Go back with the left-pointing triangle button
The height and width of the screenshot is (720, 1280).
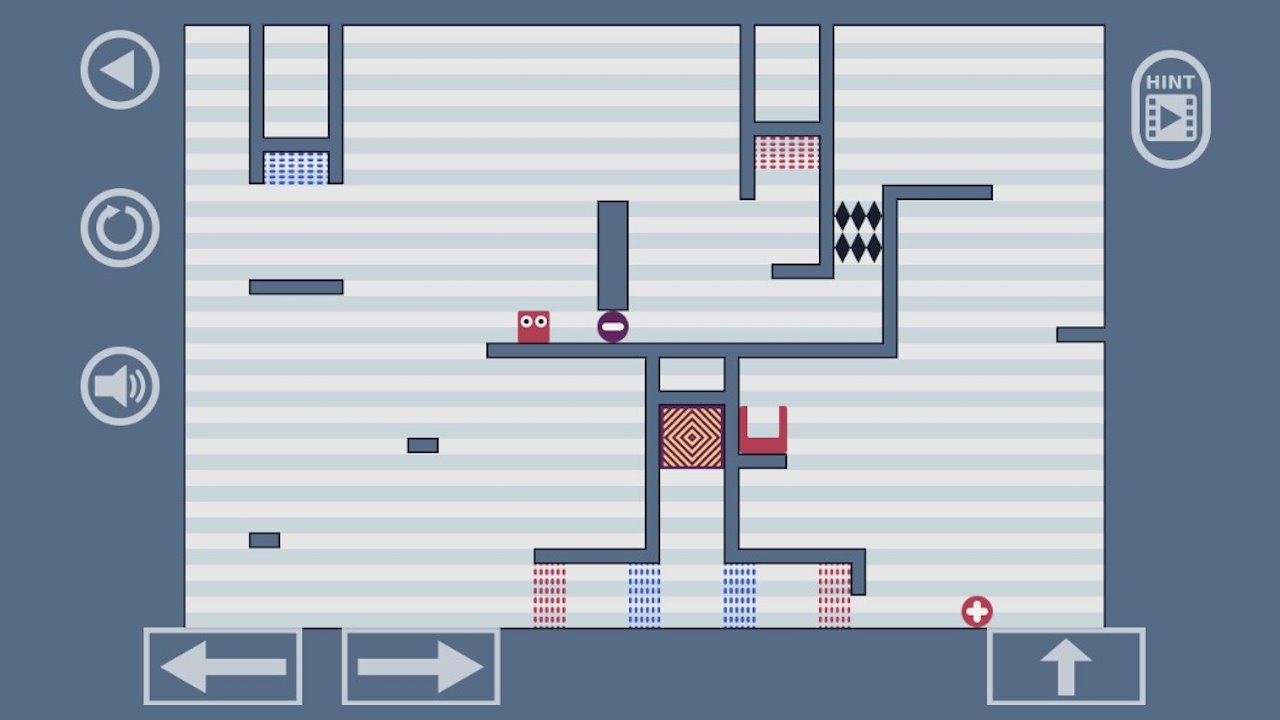120,70
